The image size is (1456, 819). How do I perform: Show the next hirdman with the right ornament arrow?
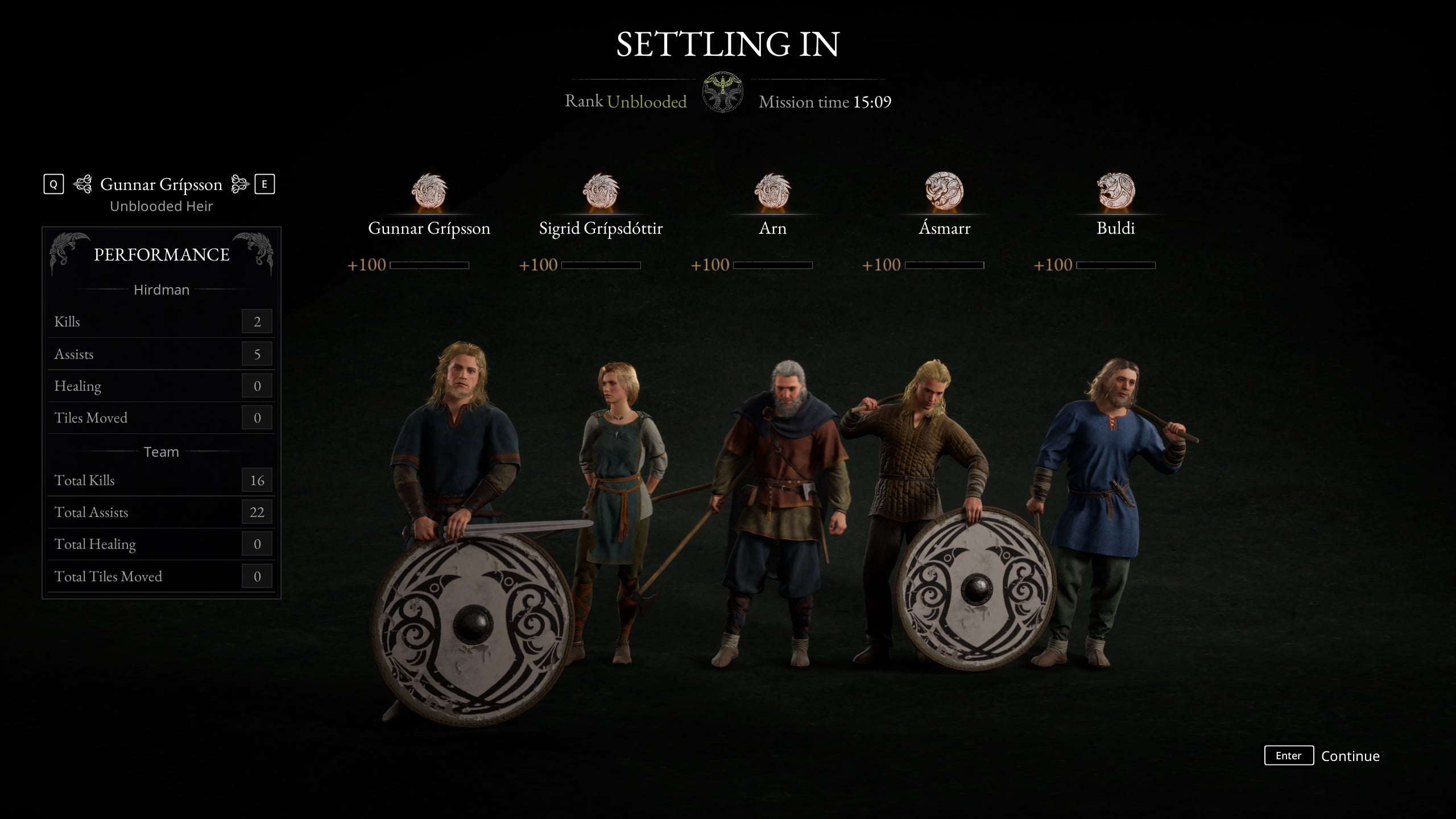pyautogui.click(x=240, y=184)
